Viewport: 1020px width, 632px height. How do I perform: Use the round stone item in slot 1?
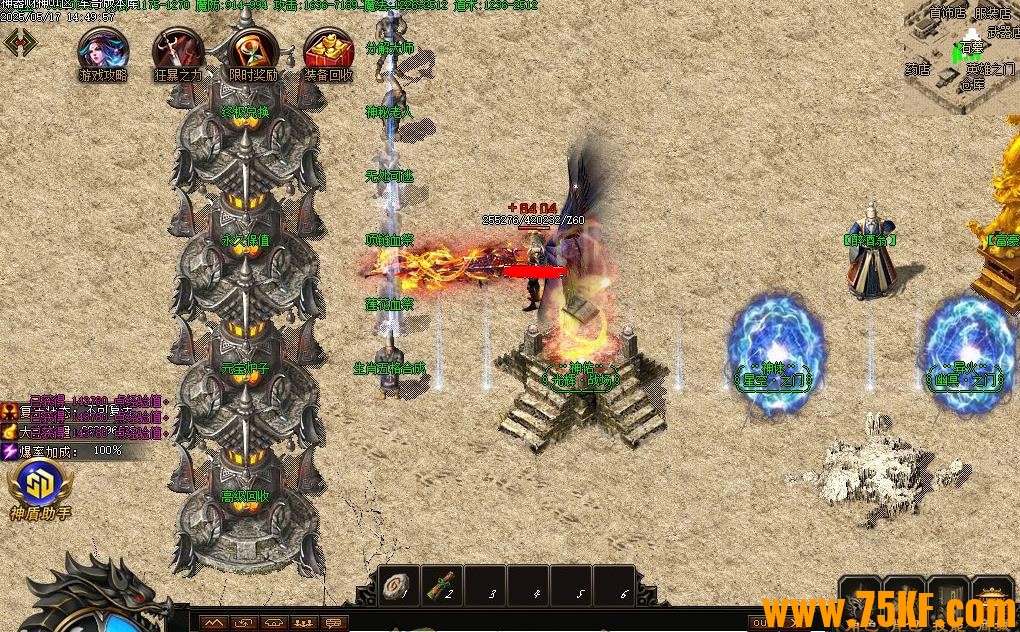(398, 586)
